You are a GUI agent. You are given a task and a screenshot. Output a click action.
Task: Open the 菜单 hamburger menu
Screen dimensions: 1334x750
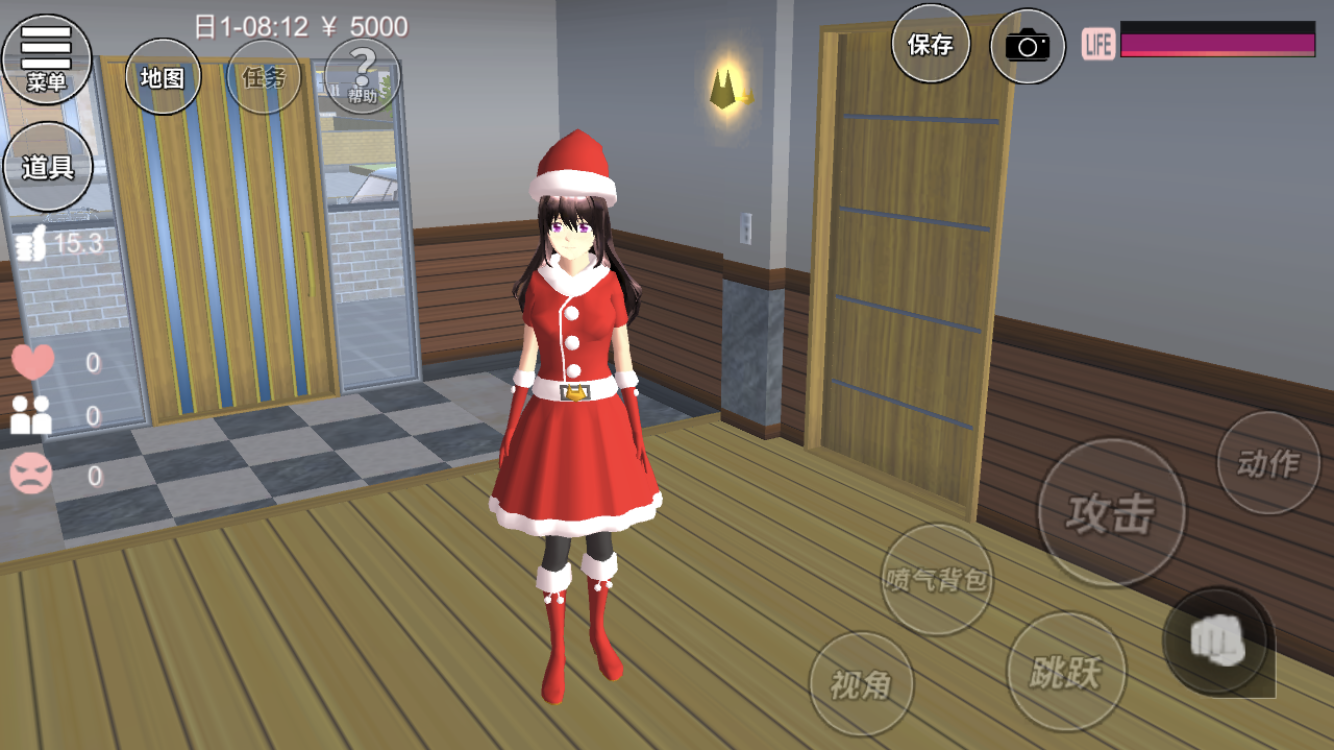click(46, 56)
